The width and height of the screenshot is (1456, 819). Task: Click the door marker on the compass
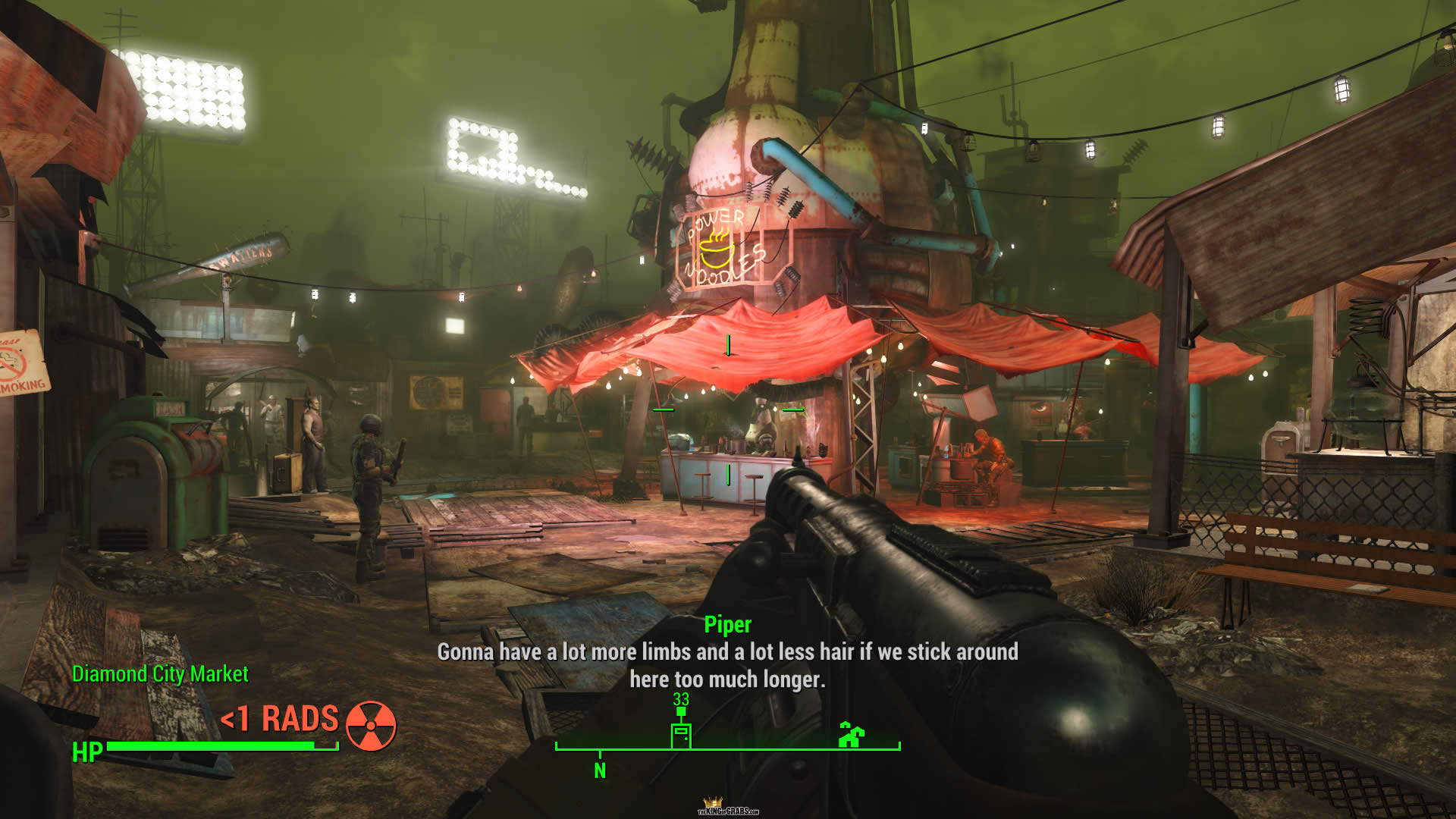click(681, 736)
